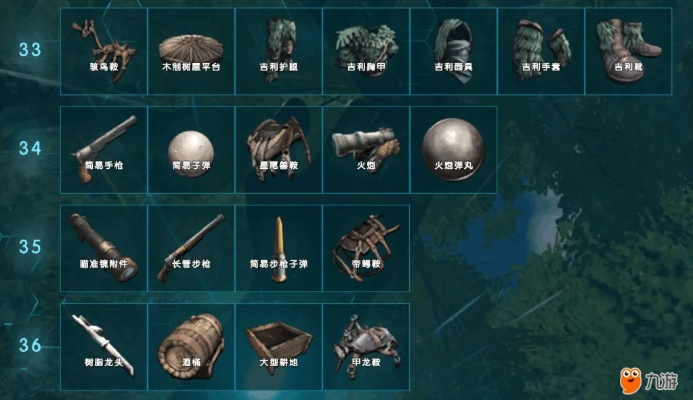Viewport: 693px width, 400px height.
Task: Select the 长管步枪 rifle engram
Action: point(191,247)
